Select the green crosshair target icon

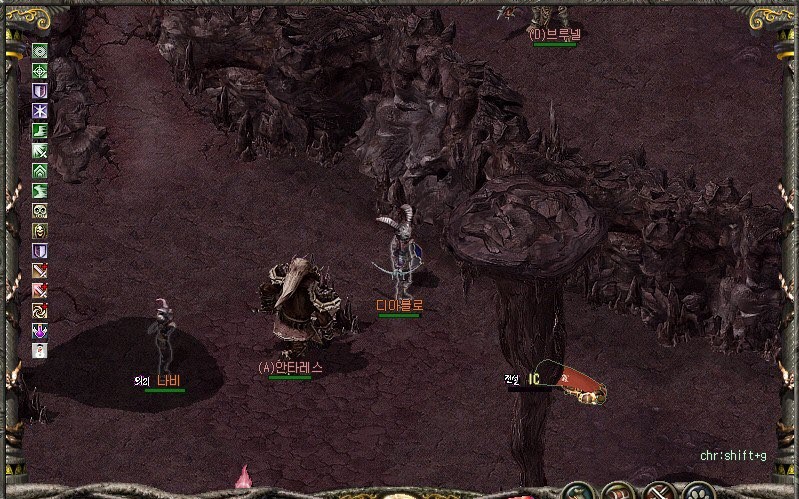coord(40,71)
